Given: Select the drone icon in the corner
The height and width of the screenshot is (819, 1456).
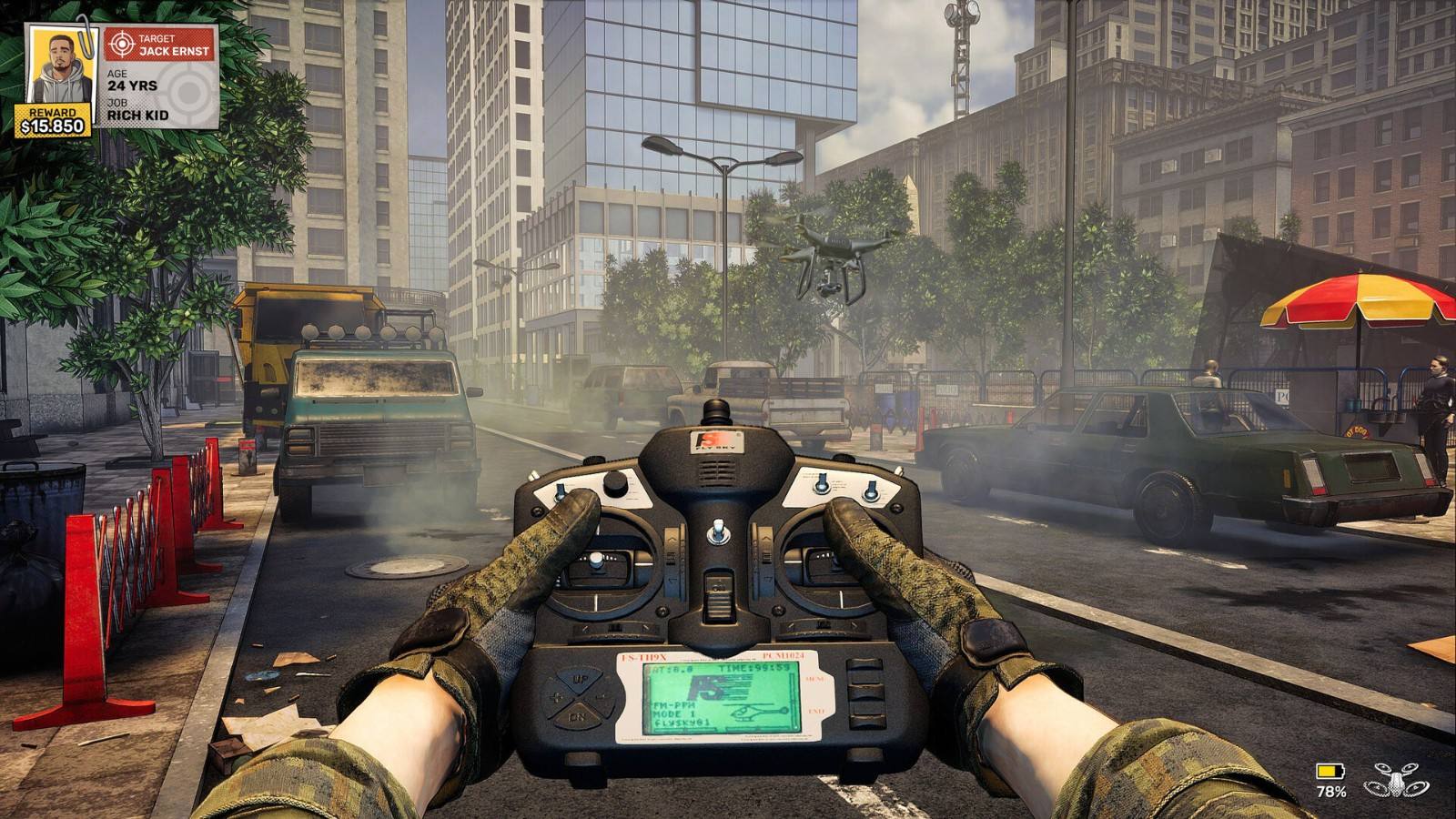Looking at the screenshot, I should (x=1395, y=779).
